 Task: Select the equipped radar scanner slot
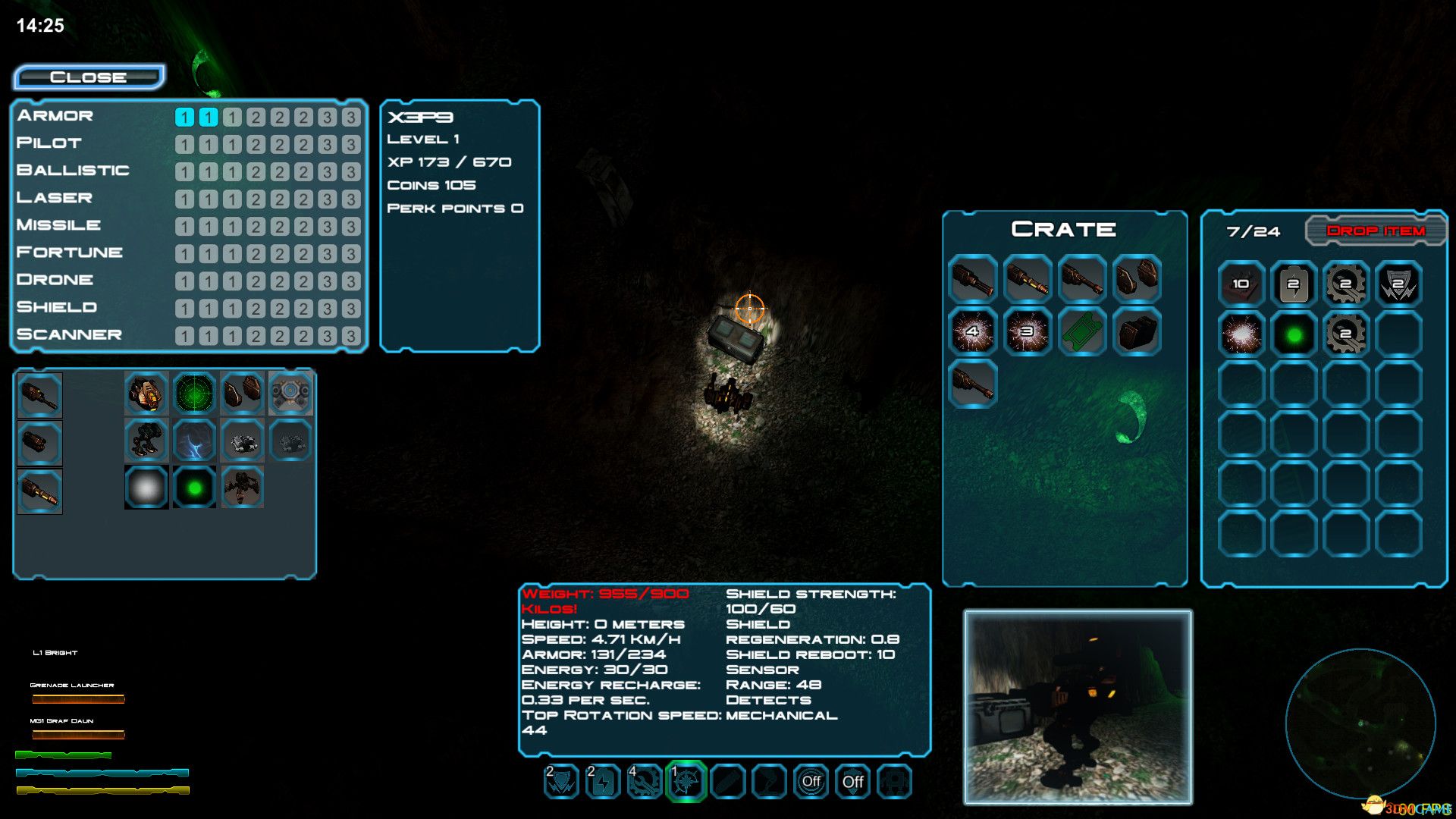(x=195, y=393)
